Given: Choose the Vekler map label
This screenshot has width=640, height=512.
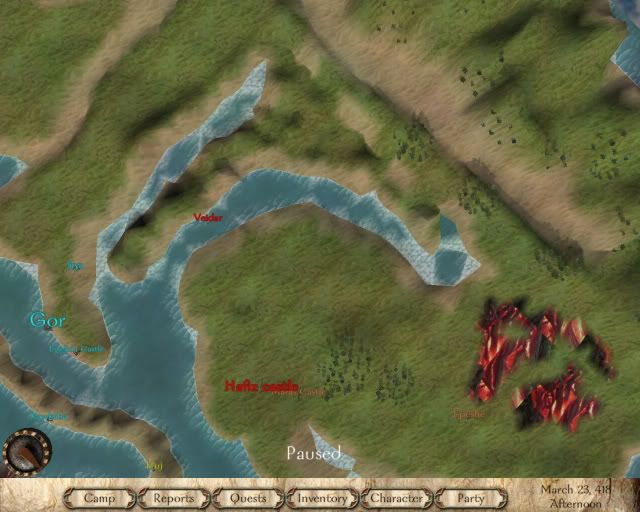Looking at the screenshot, I should [208, 217].
